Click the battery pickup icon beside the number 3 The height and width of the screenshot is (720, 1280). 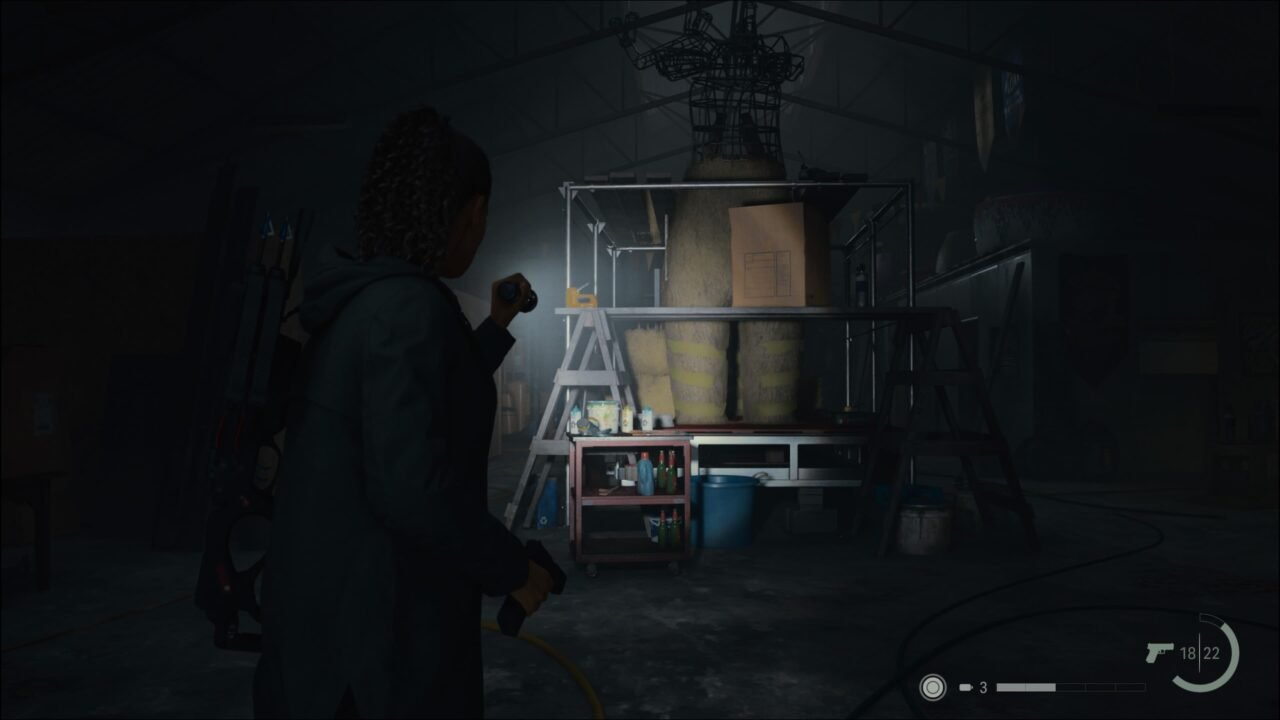tap(965, 686)
